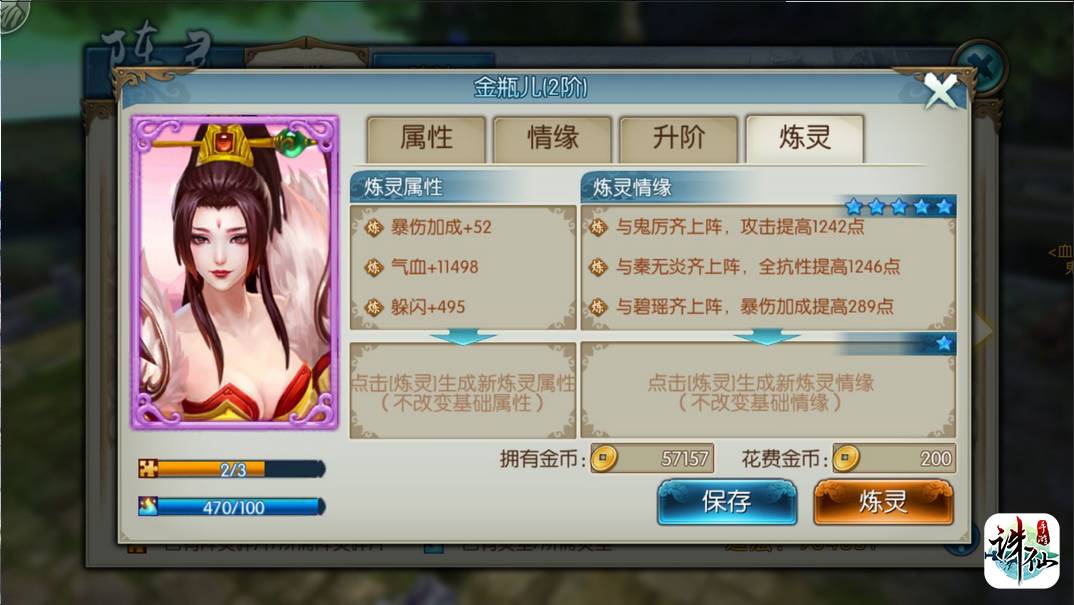
Task: Close the background window with the round X
Action: click(x=980, y=68)
